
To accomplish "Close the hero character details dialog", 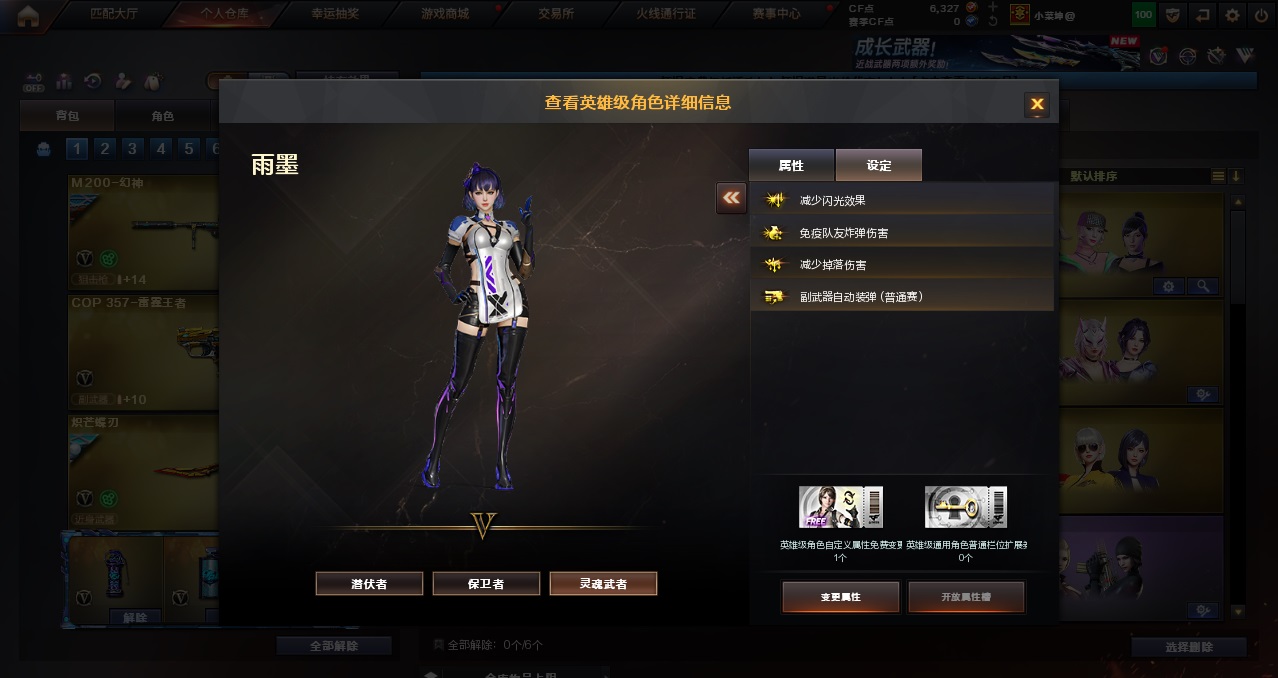I will click(1037, 104).
